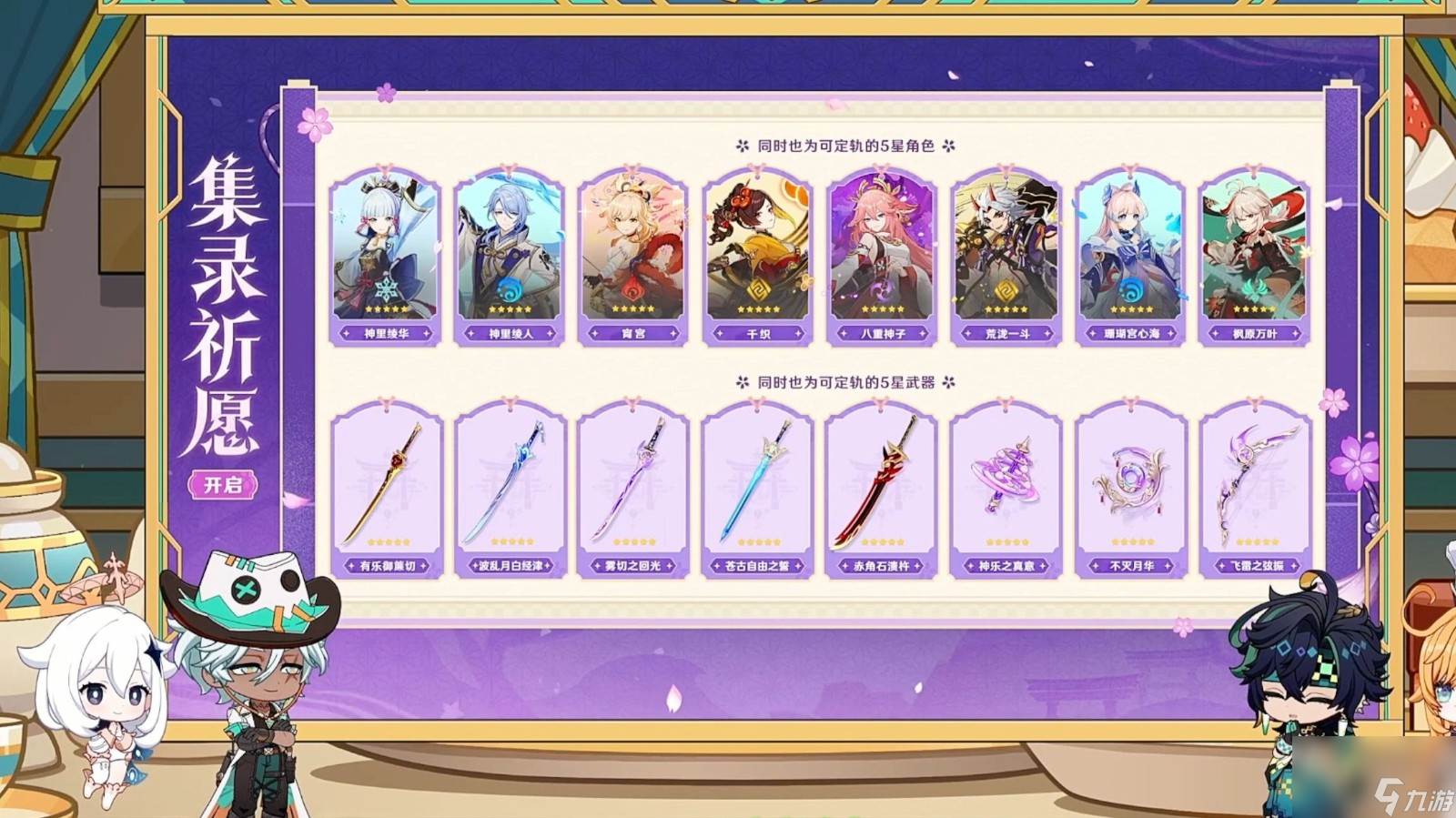
Task: Pick the Sangonomiya Kokomi (珊瑚宫心海) card
Action: pyautogui.click(x=1131, y=257)
